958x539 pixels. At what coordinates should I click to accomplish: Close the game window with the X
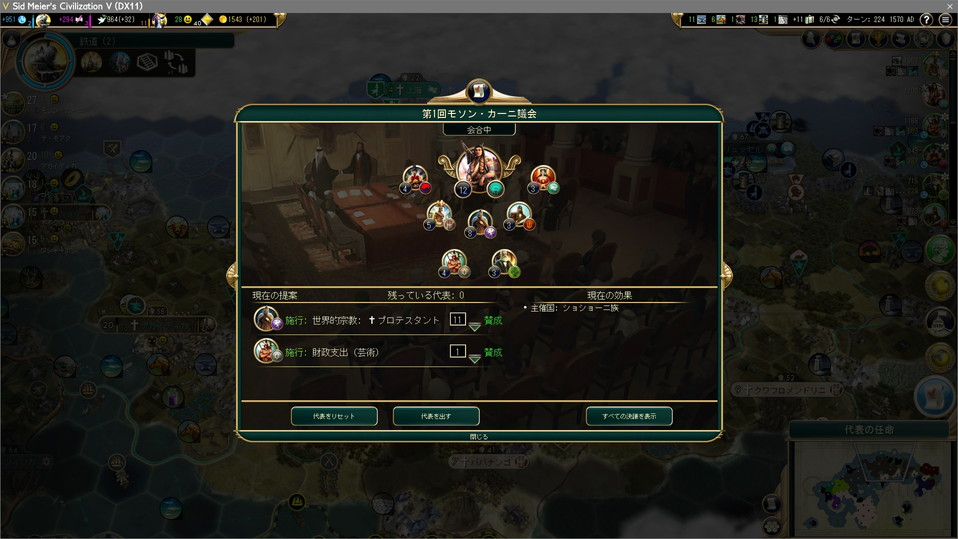pos(946,6)
